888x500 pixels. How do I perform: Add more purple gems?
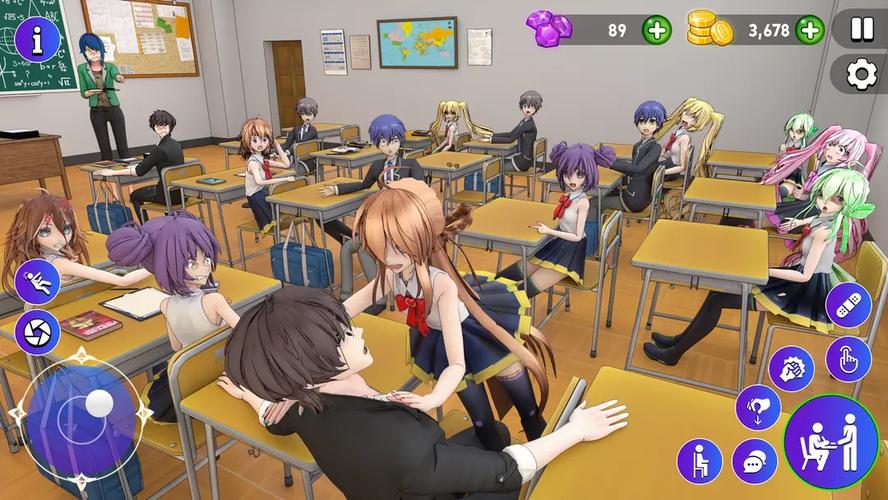[656, 30]
